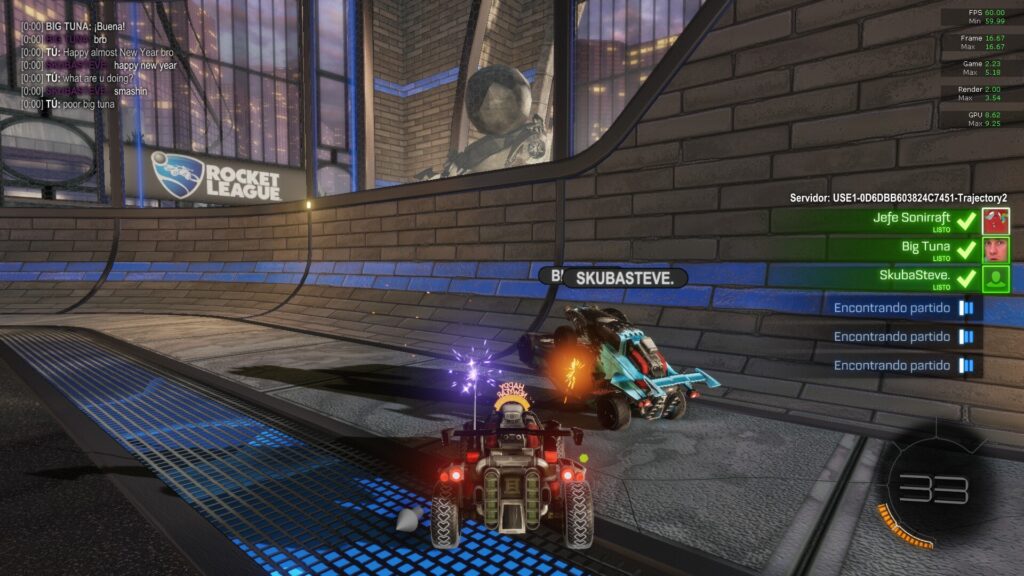Screen dimensions: 1024x576
Task: Select the SkubaSteve. party row
Action: (x=880, y=279)
